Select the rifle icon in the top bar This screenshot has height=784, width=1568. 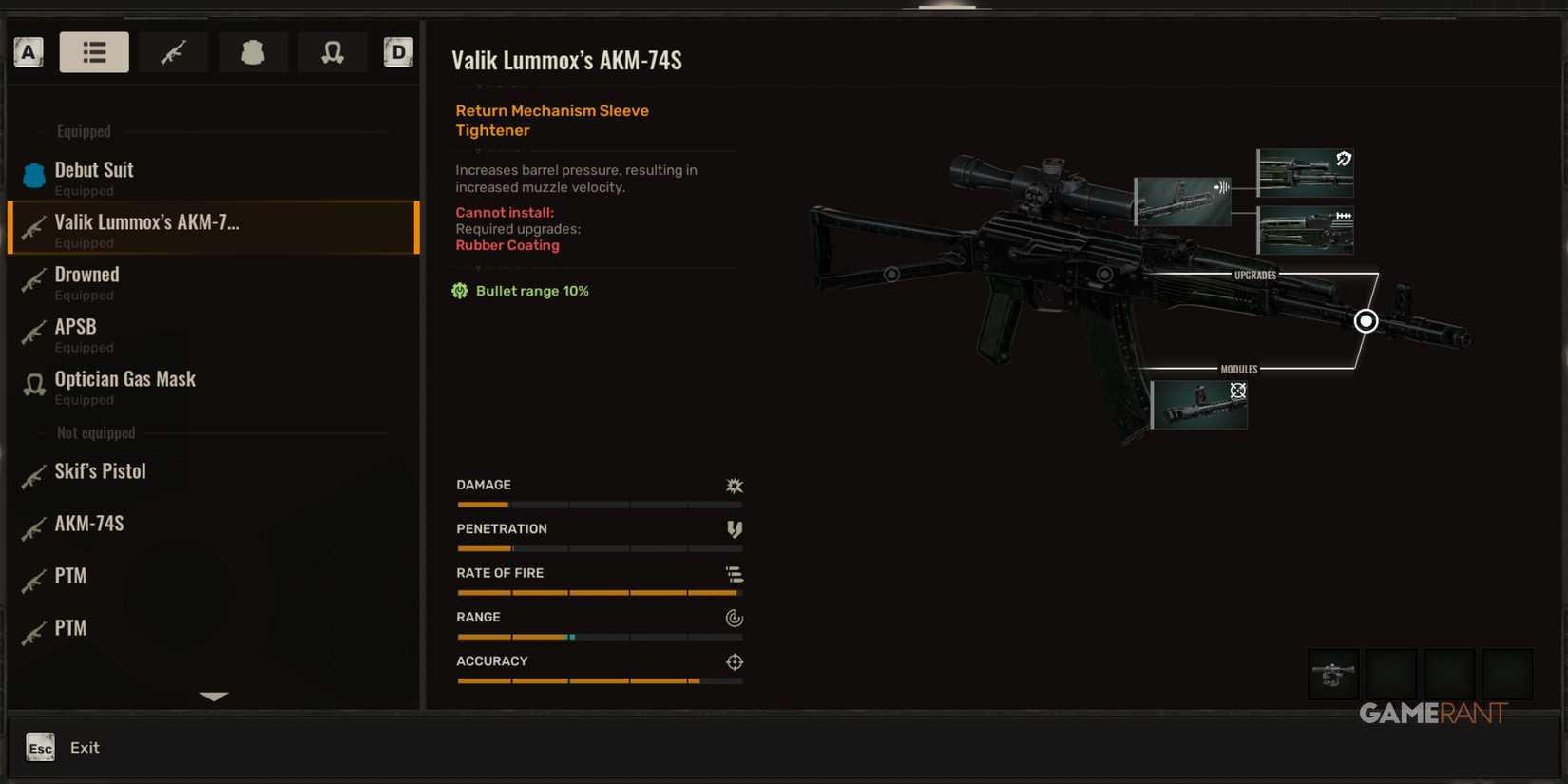(173, 52)
